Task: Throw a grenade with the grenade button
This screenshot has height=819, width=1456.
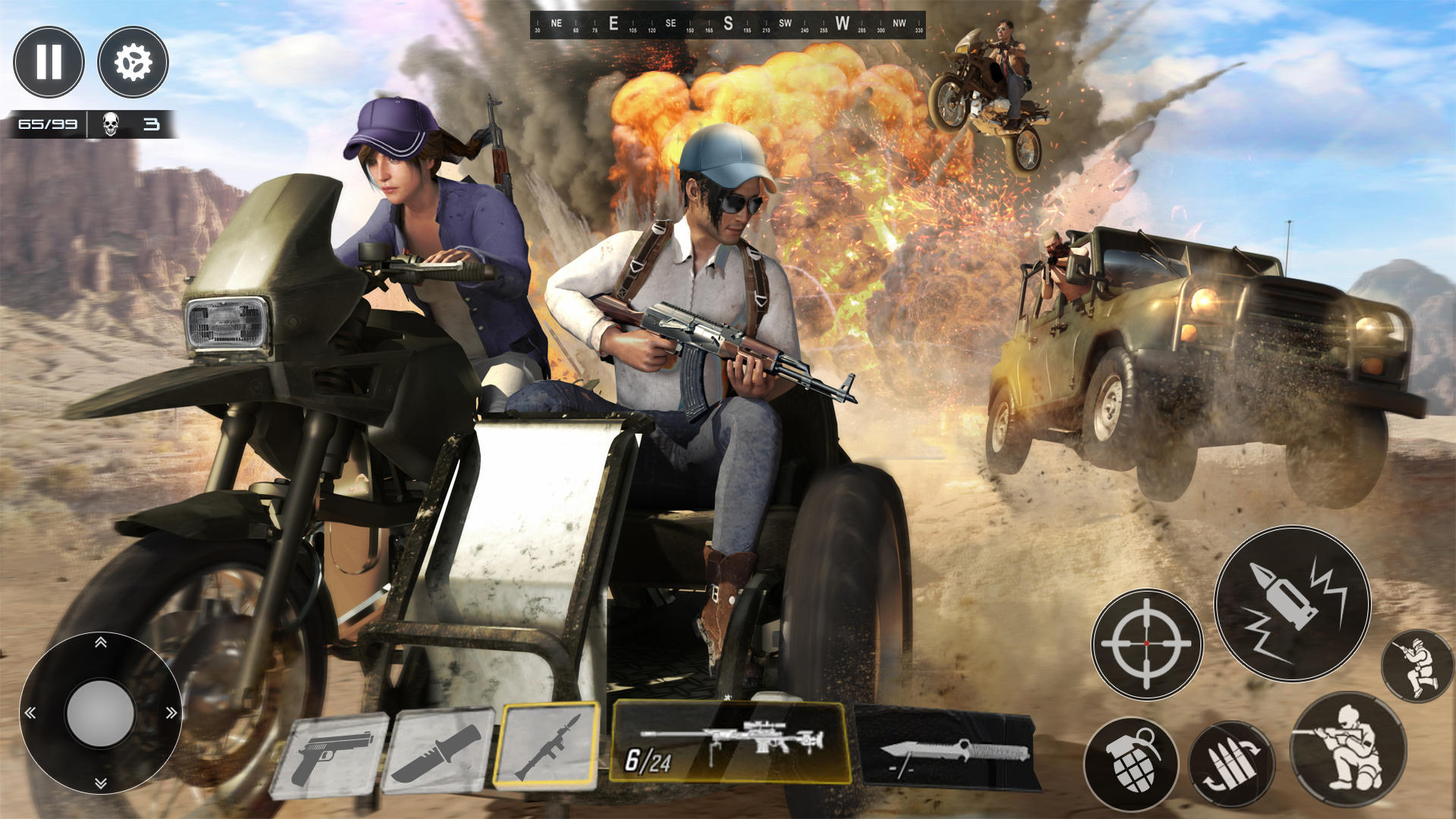Action: 1131,763
